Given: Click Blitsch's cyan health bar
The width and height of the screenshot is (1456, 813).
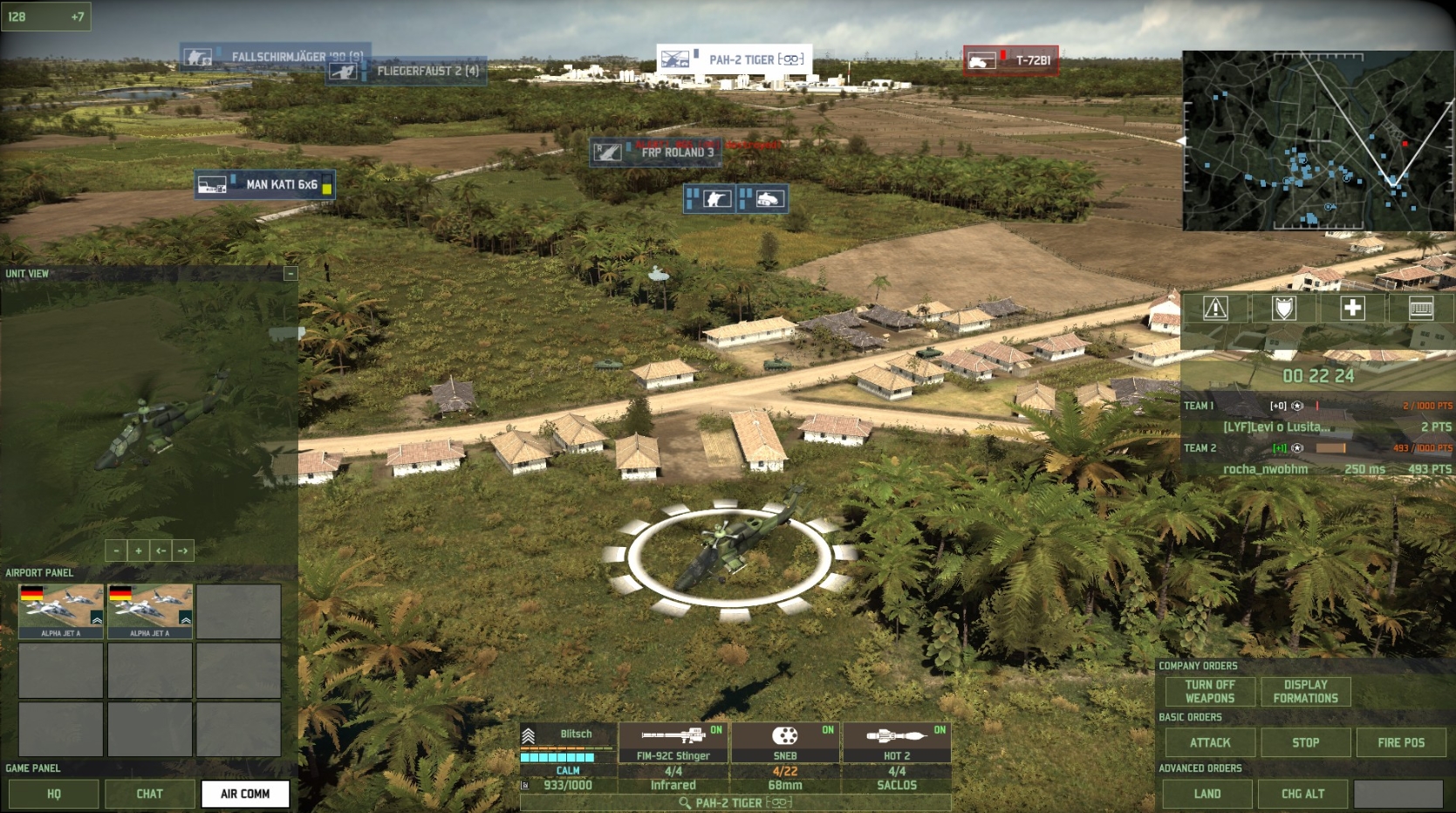Looking at the screenshot, I should pos(558,758).
